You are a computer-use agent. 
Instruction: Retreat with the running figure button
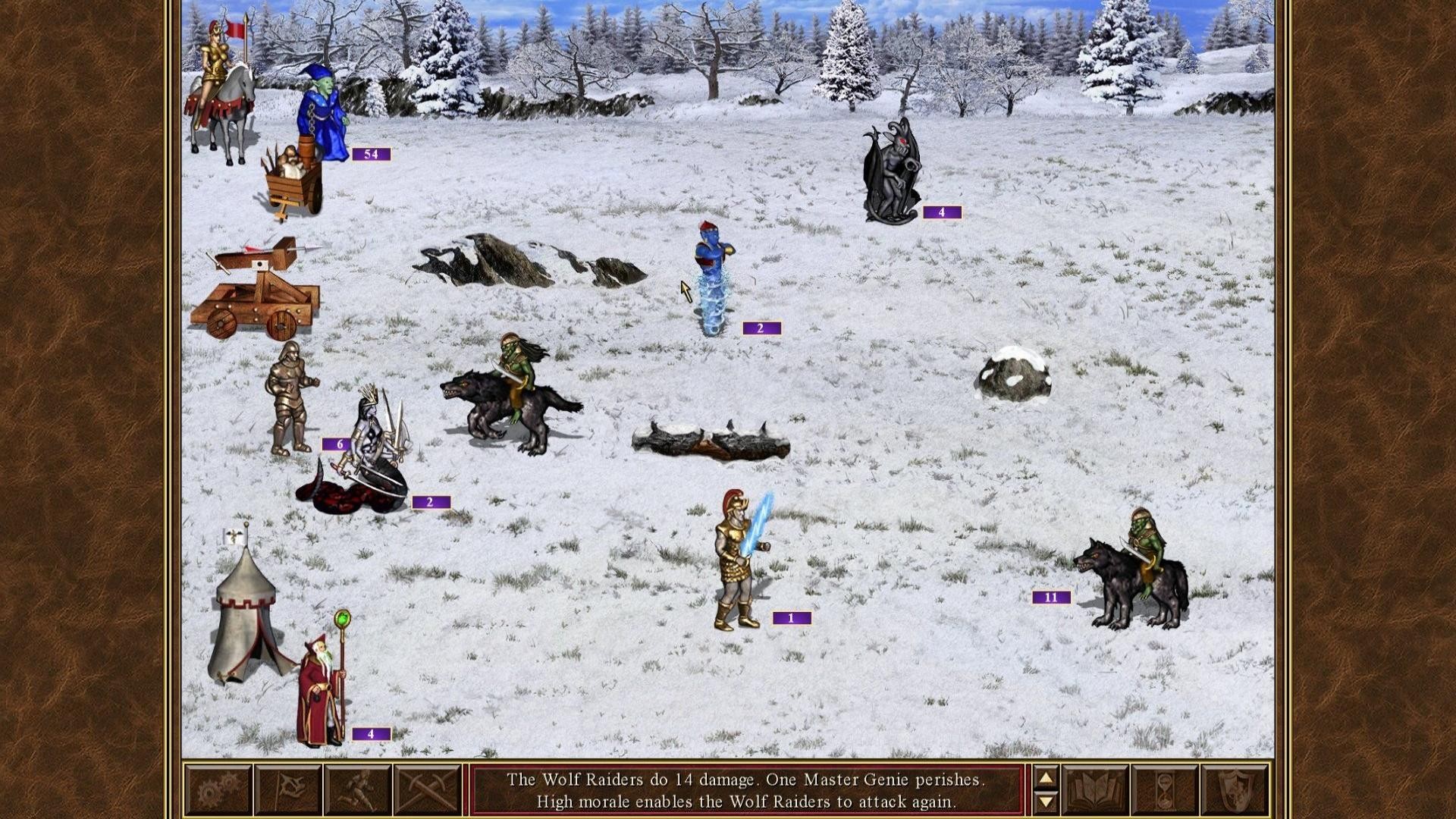click(357, 791)
